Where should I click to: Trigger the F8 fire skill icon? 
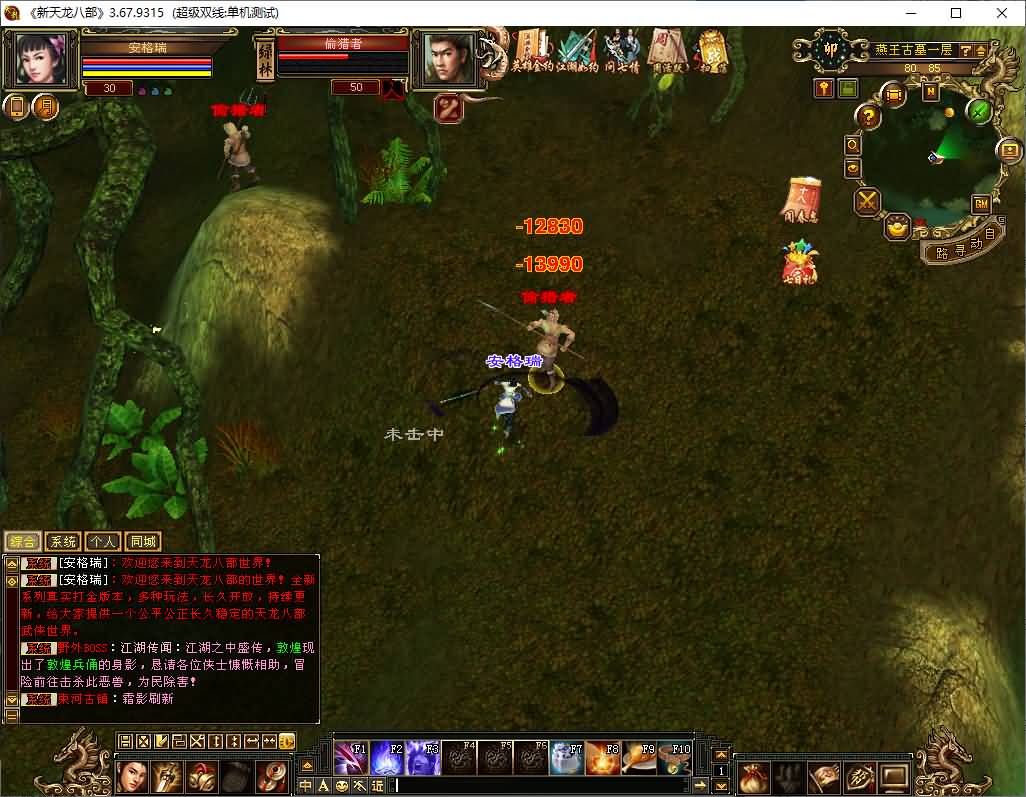602,758
